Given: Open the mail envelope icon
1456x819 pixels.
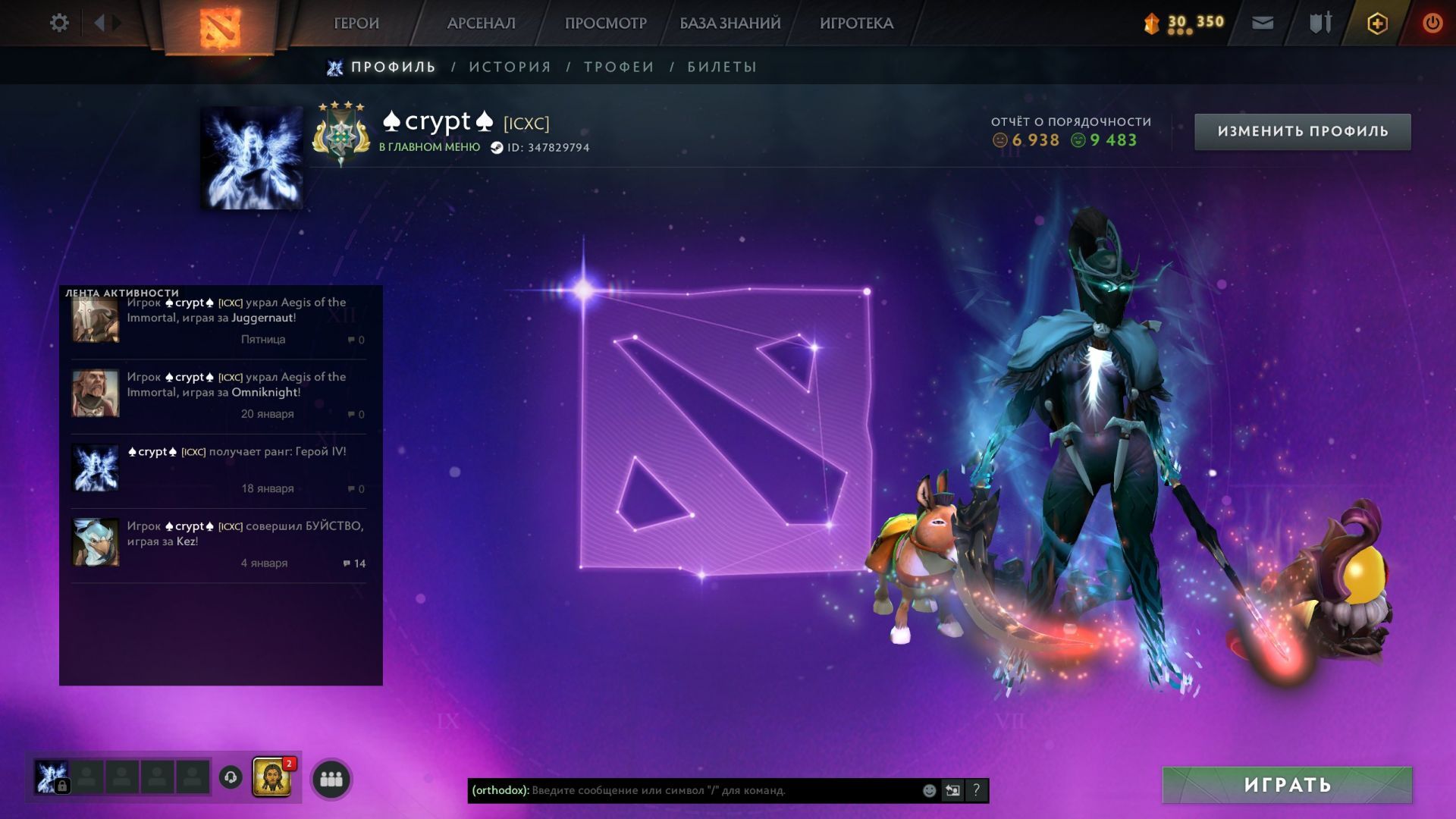Looking at the screenshot, I should 1263,24.
